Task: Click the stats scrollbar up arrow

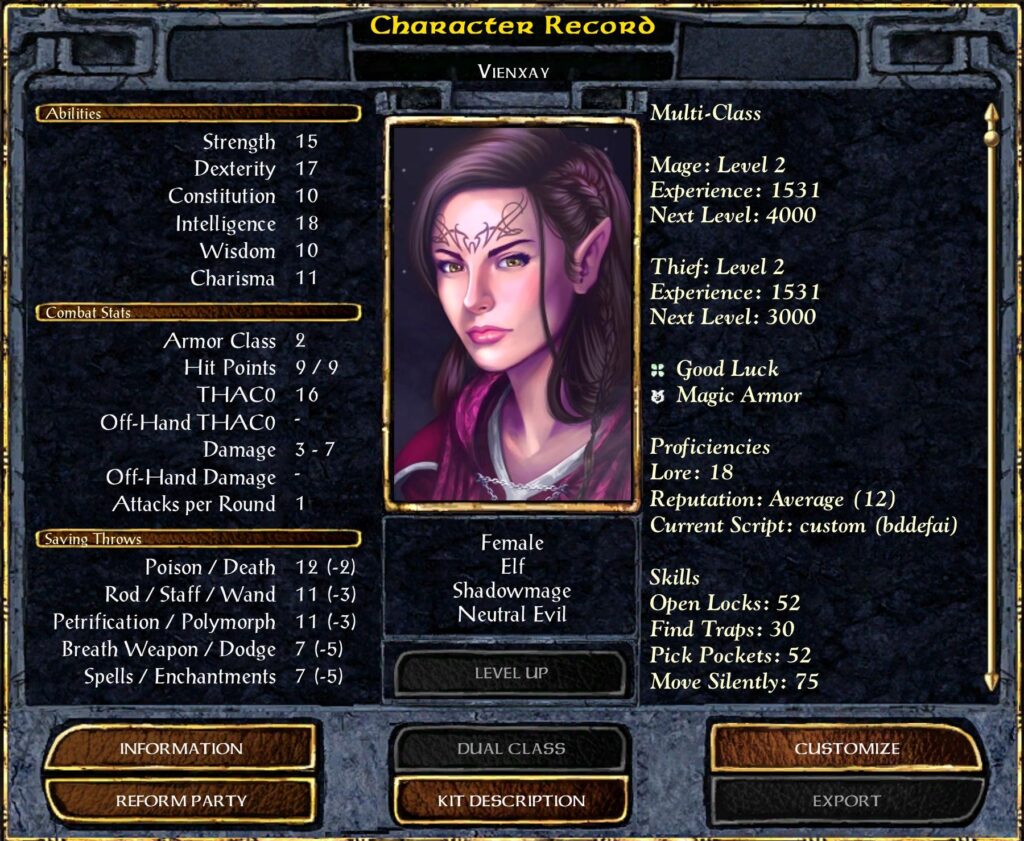Action: [x=991, y=112]
